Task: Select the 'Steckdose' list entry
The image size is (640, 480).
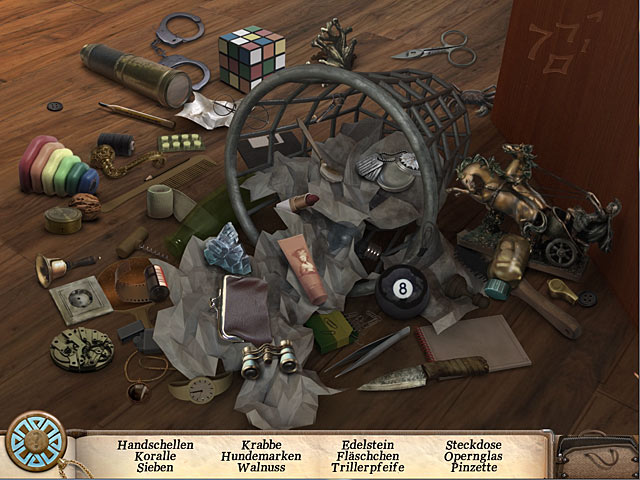Action: [x=472, y=445]
